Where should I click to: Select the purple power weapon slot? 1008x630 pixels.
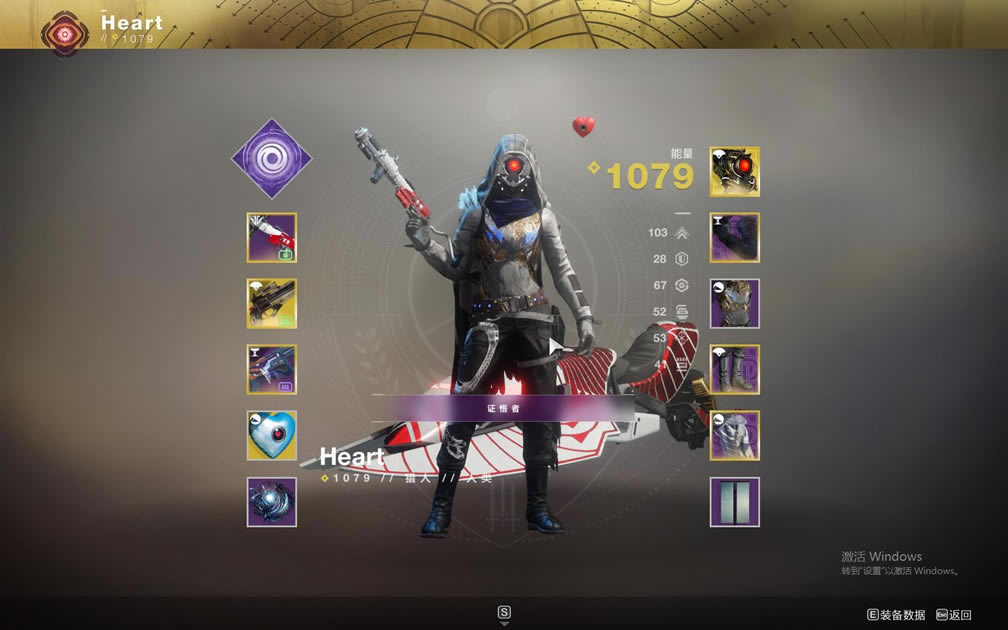[x=272, y=370]
